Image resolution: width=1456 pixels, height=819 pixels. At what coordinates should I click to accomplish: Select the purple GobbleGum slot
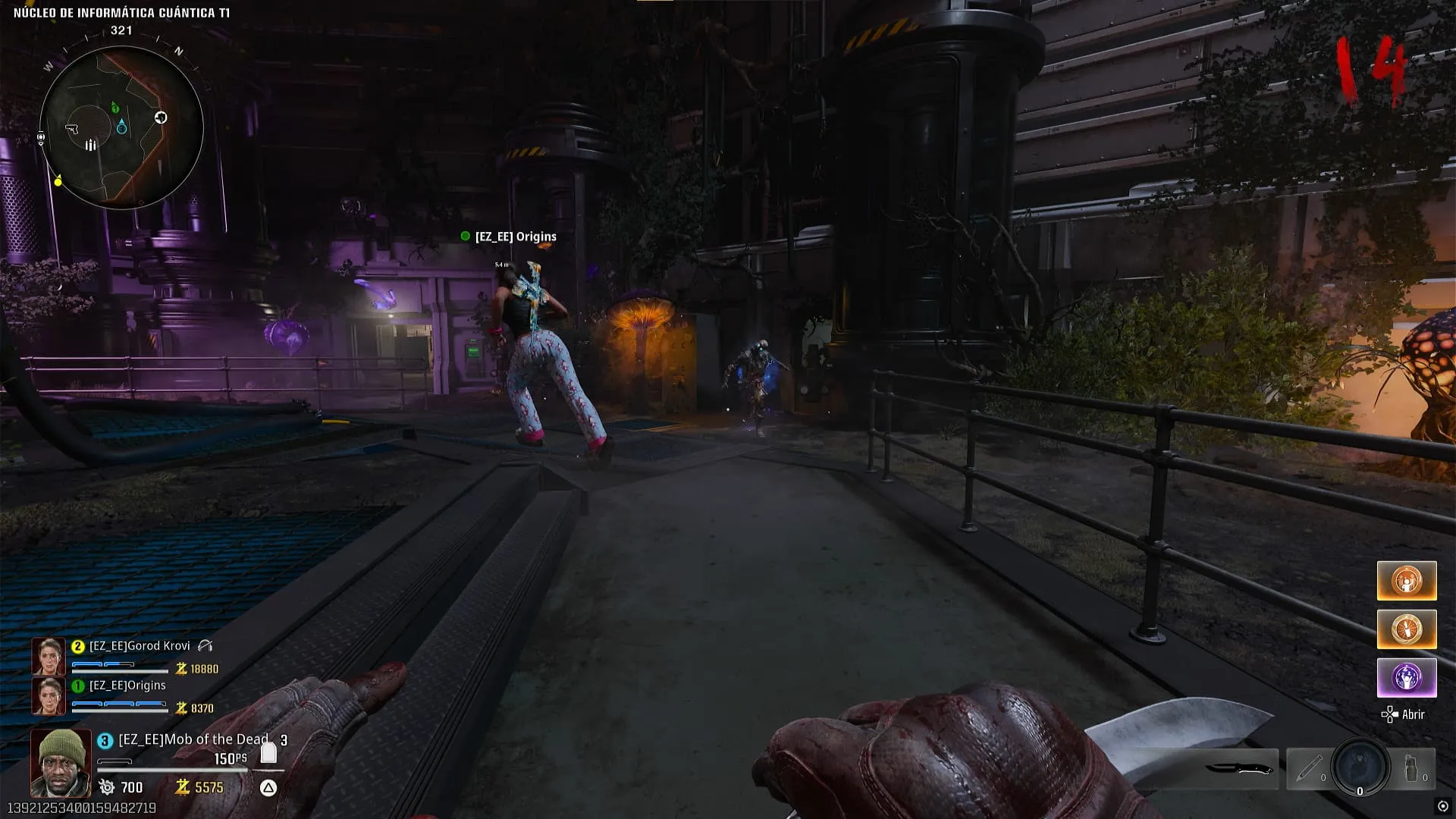(x=1406, y=677)
